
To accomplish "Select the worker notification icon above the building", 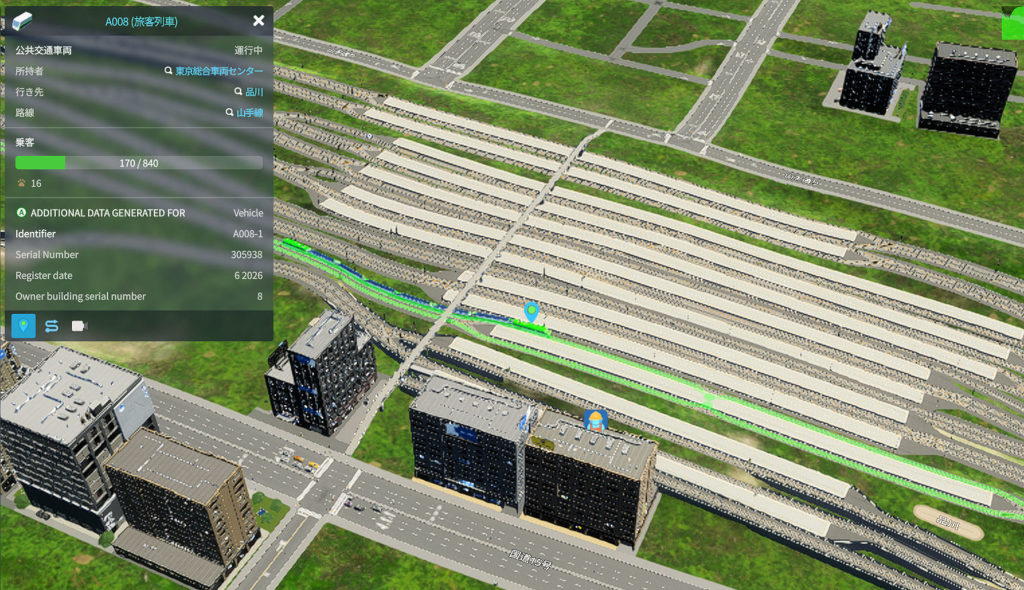I will (x=595, y=419).
